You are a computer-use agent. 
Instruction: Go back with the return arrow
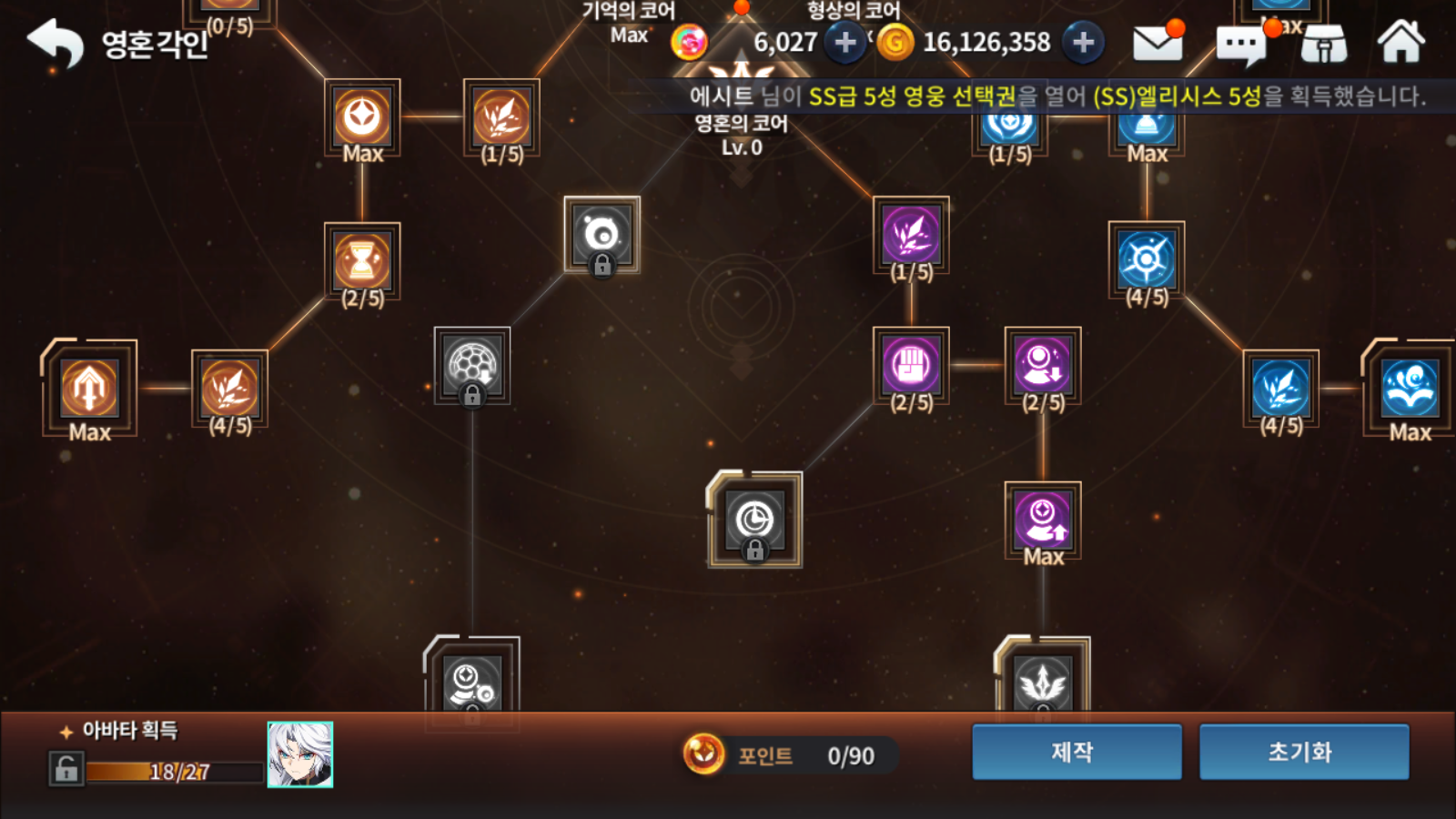[x=55, y=43]
